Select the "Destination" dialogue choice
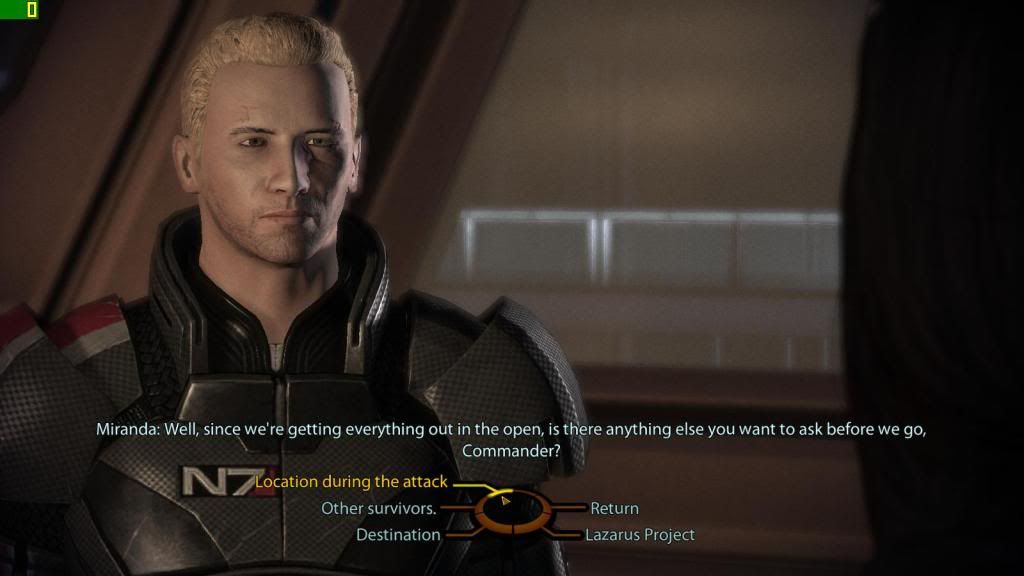The image size is (1024, 576). [398, 535]
